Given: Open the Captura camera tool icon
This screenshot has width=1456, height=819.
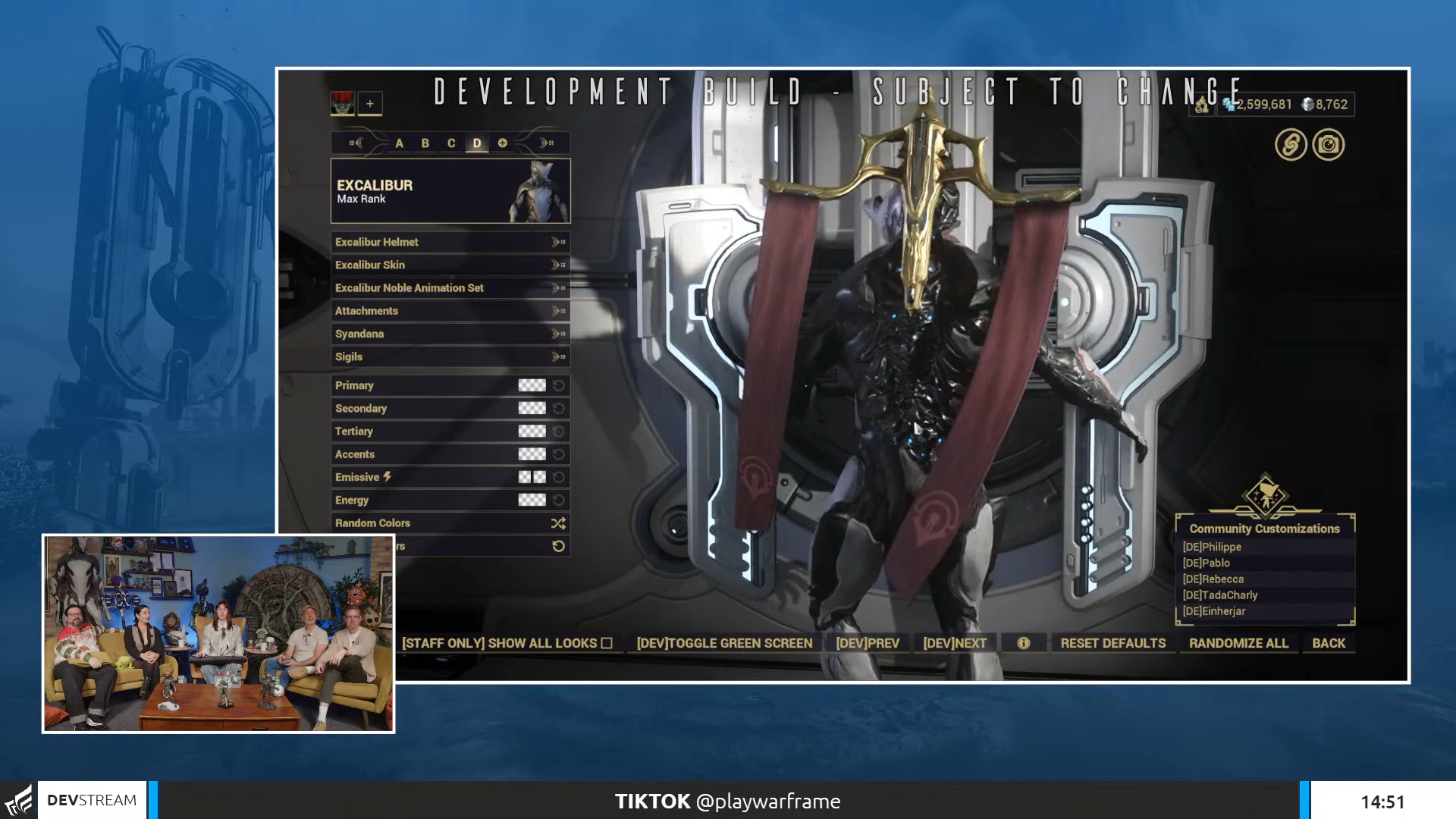Looking at the screenshot, I should tap(1328, 143).
